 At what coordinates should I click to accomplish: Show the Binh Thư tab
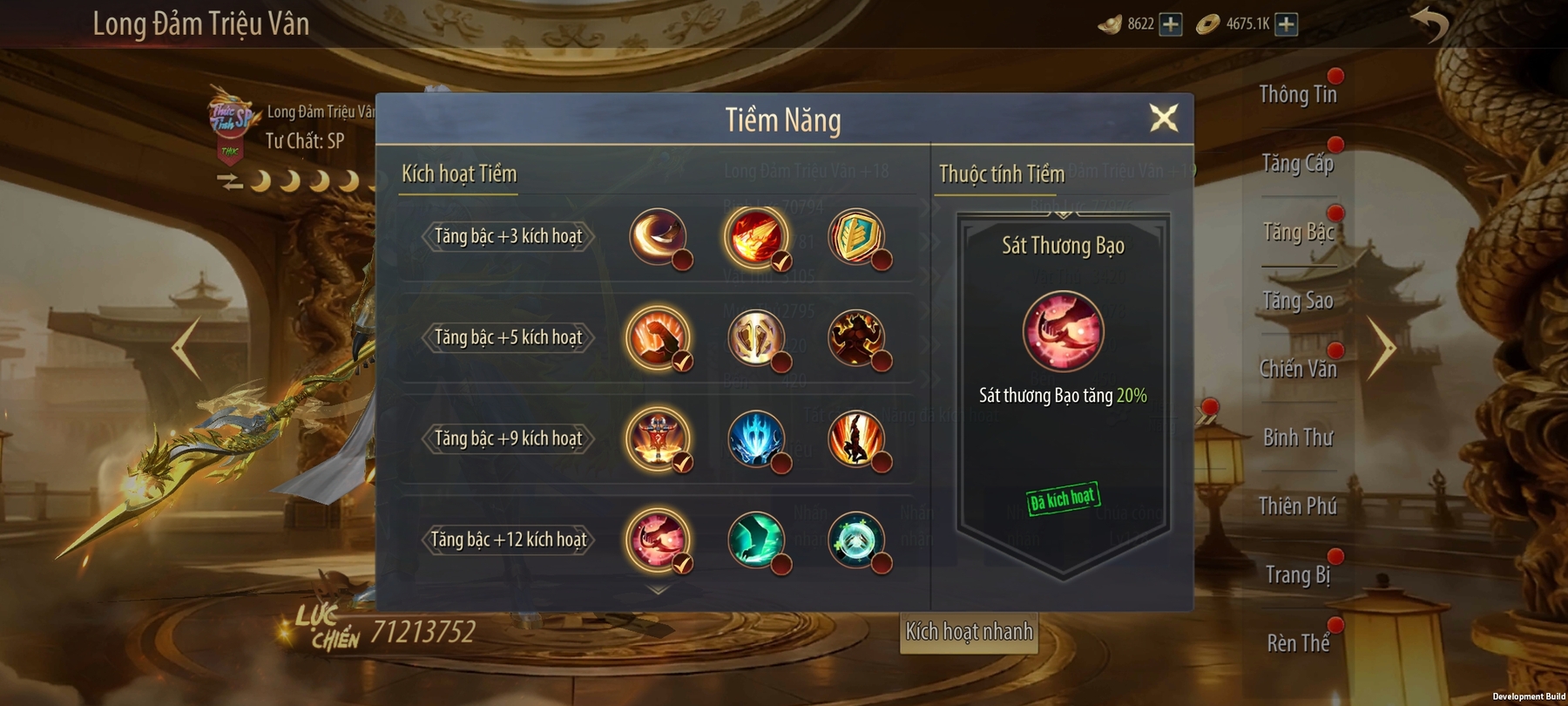tap(1297, 438)
